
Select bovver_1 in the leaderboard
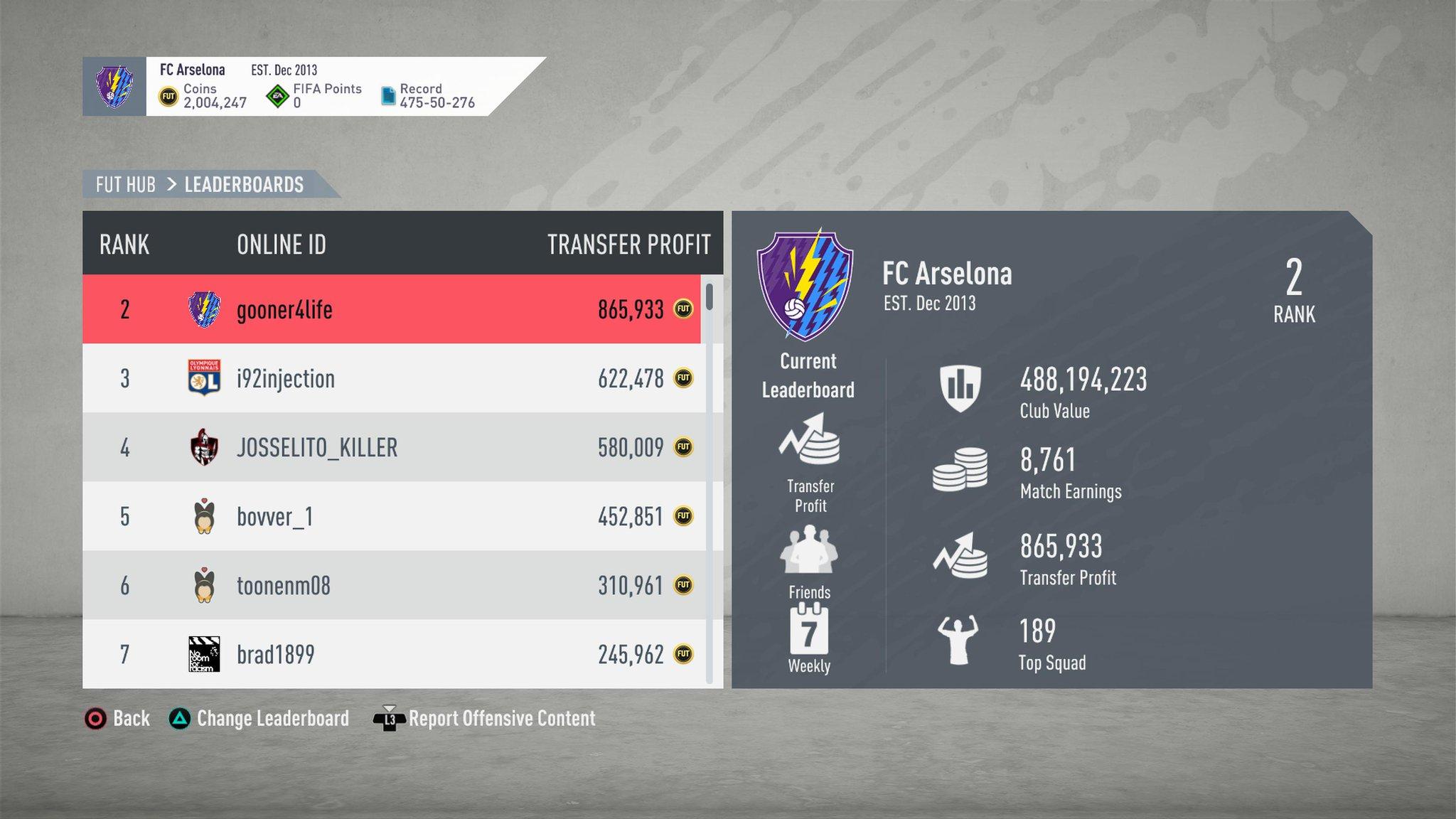point(391,516)
